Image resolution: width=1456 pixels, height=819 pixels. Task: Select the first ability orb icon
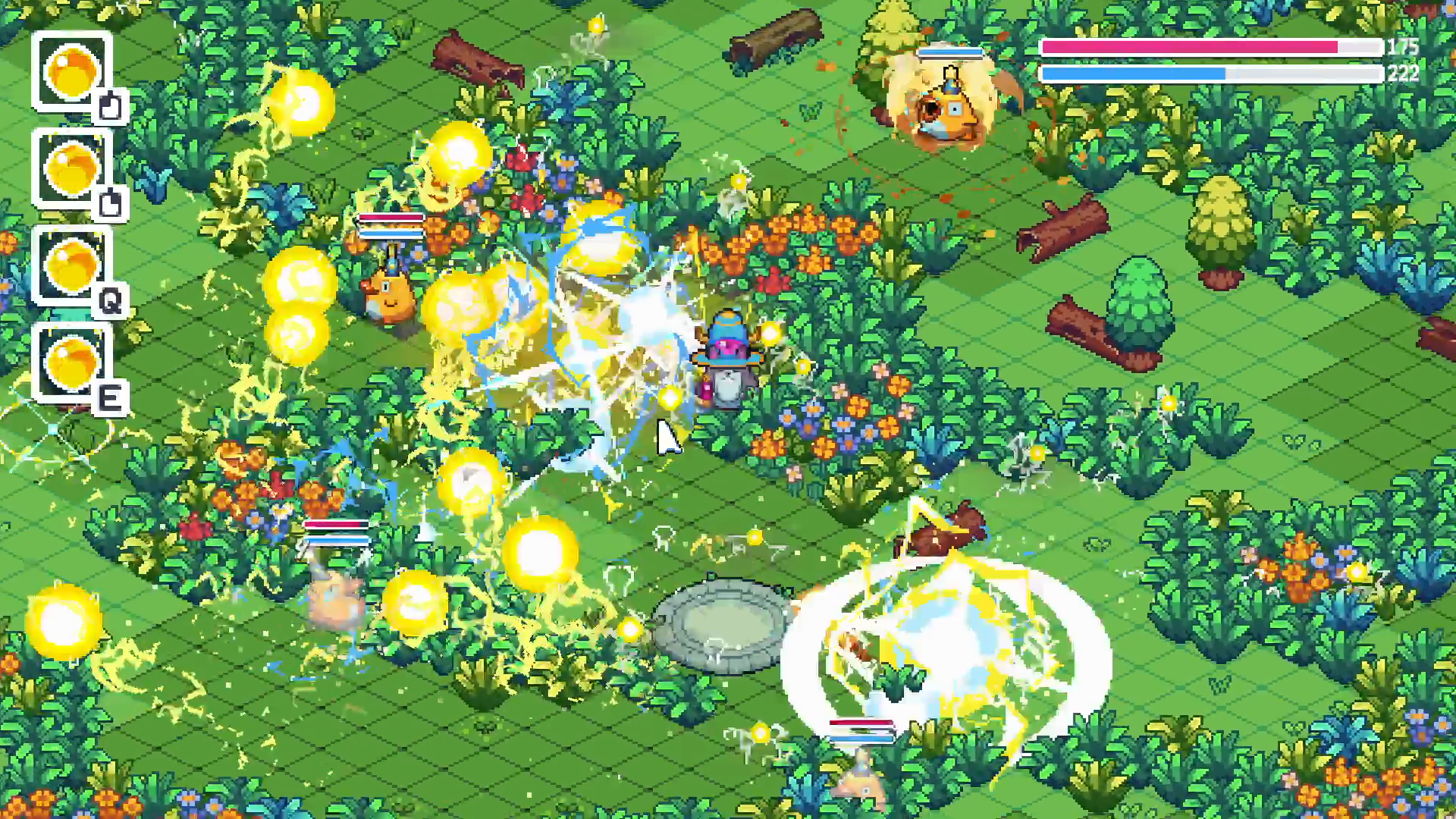[x=72, y=72]
